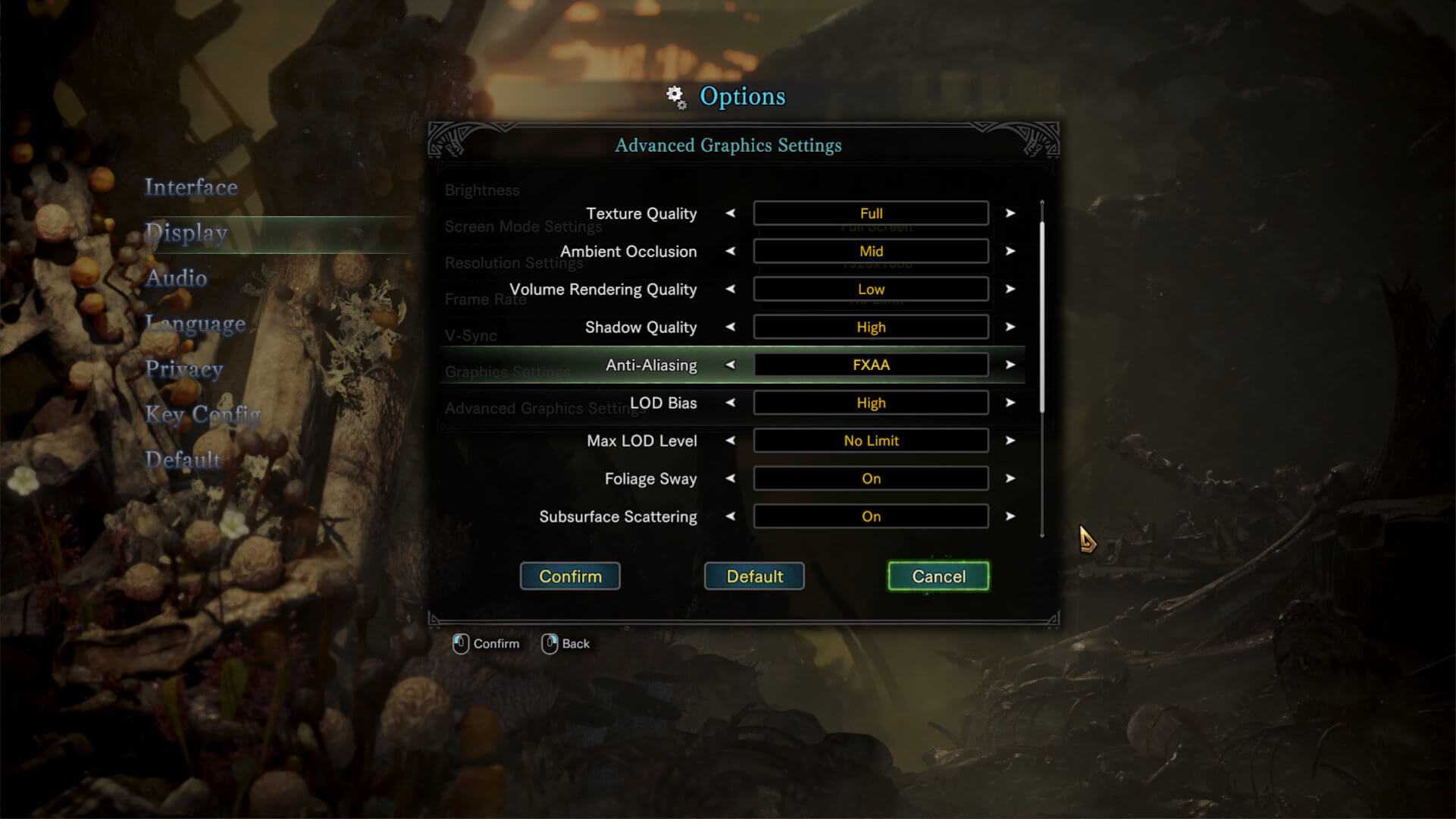The width and height of the screenshot is (1456, 819).
Task: Reset graphics settings with Default button
Action: pos(754,576)
